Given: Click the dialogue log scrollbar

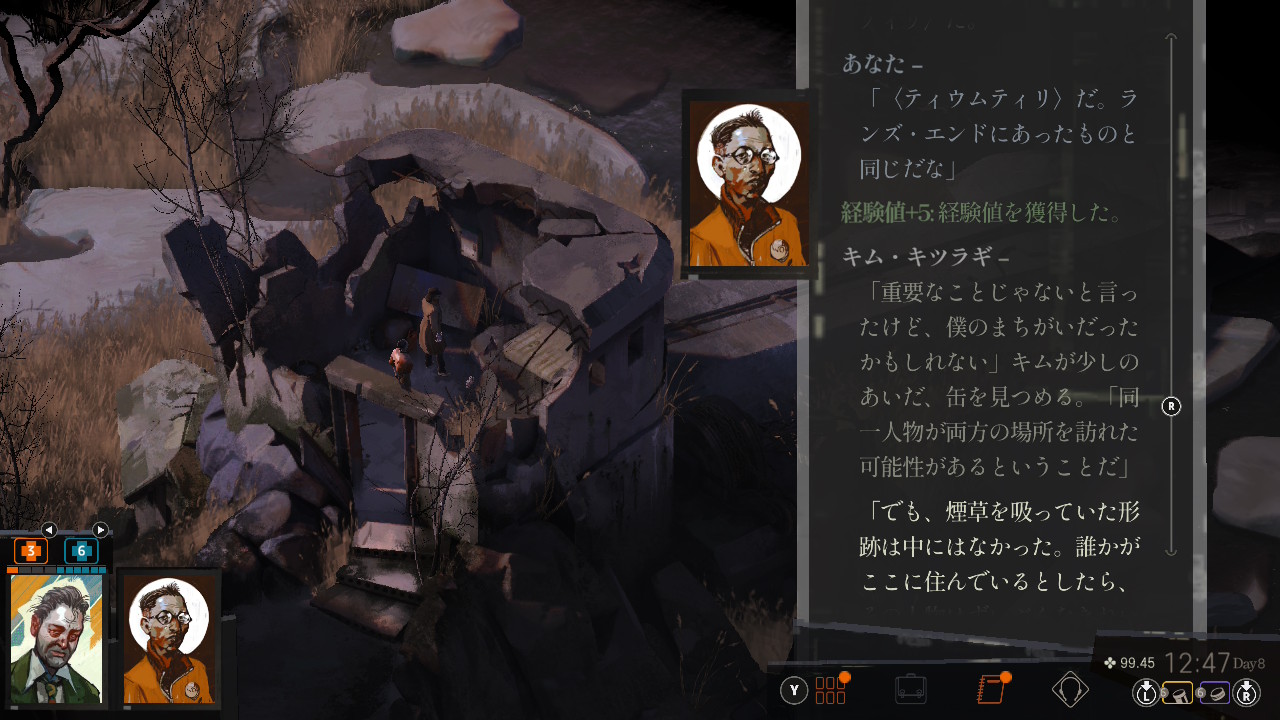Looking at the screenshot, I should click(1172, 300).
